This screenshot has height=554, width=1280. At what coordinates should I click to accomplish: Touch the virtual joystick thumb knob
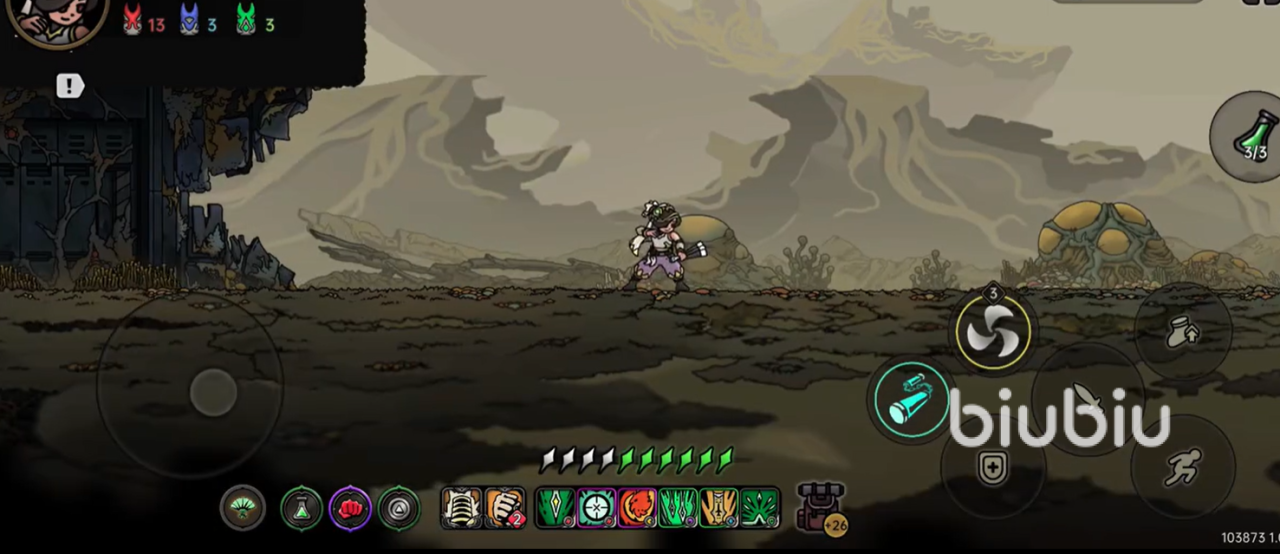click(x=213, y=391)
